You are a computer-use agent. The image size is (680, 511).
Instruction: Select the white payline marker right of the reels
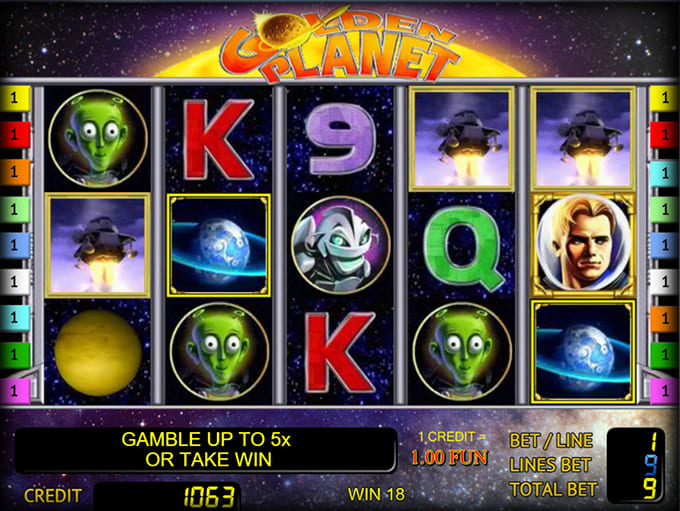(663, 280)
